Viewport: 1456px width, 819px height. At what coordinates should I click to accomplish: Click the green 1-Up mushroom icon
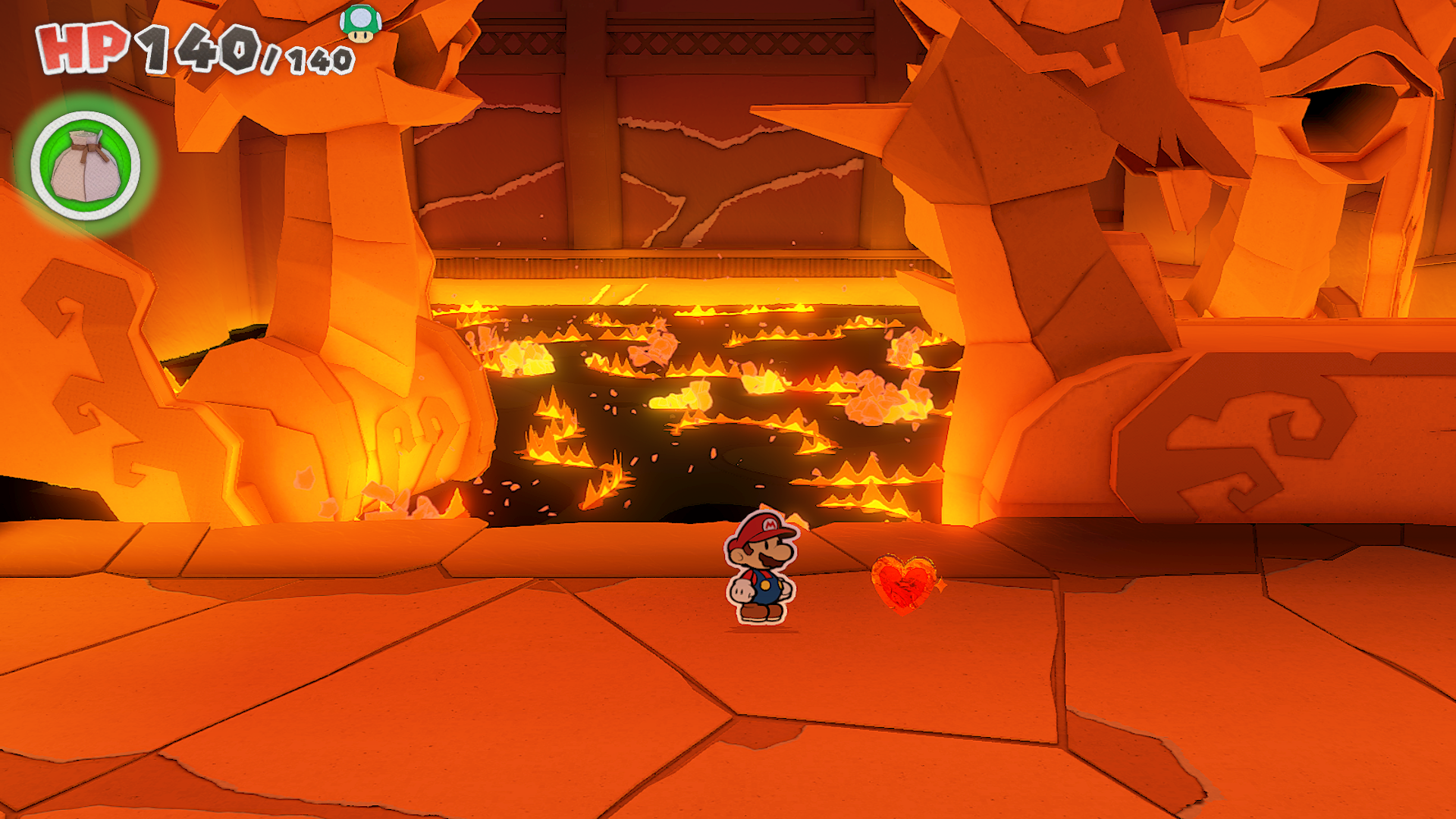(x=360, y=24)
